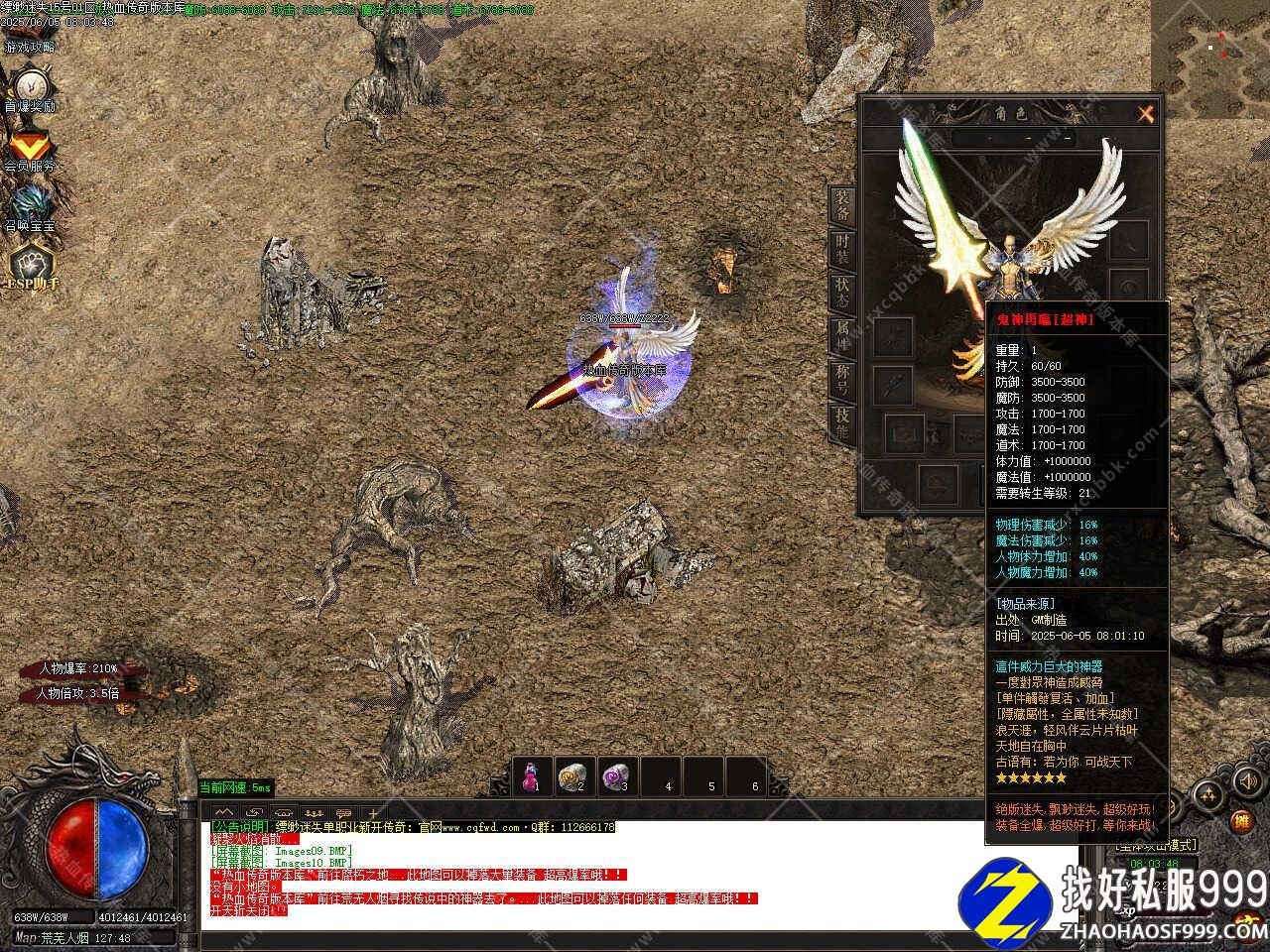This screenshot has width=1270, height=952.
Task: Show the 属性 attributes tab
Action: (x=842, y=334)
